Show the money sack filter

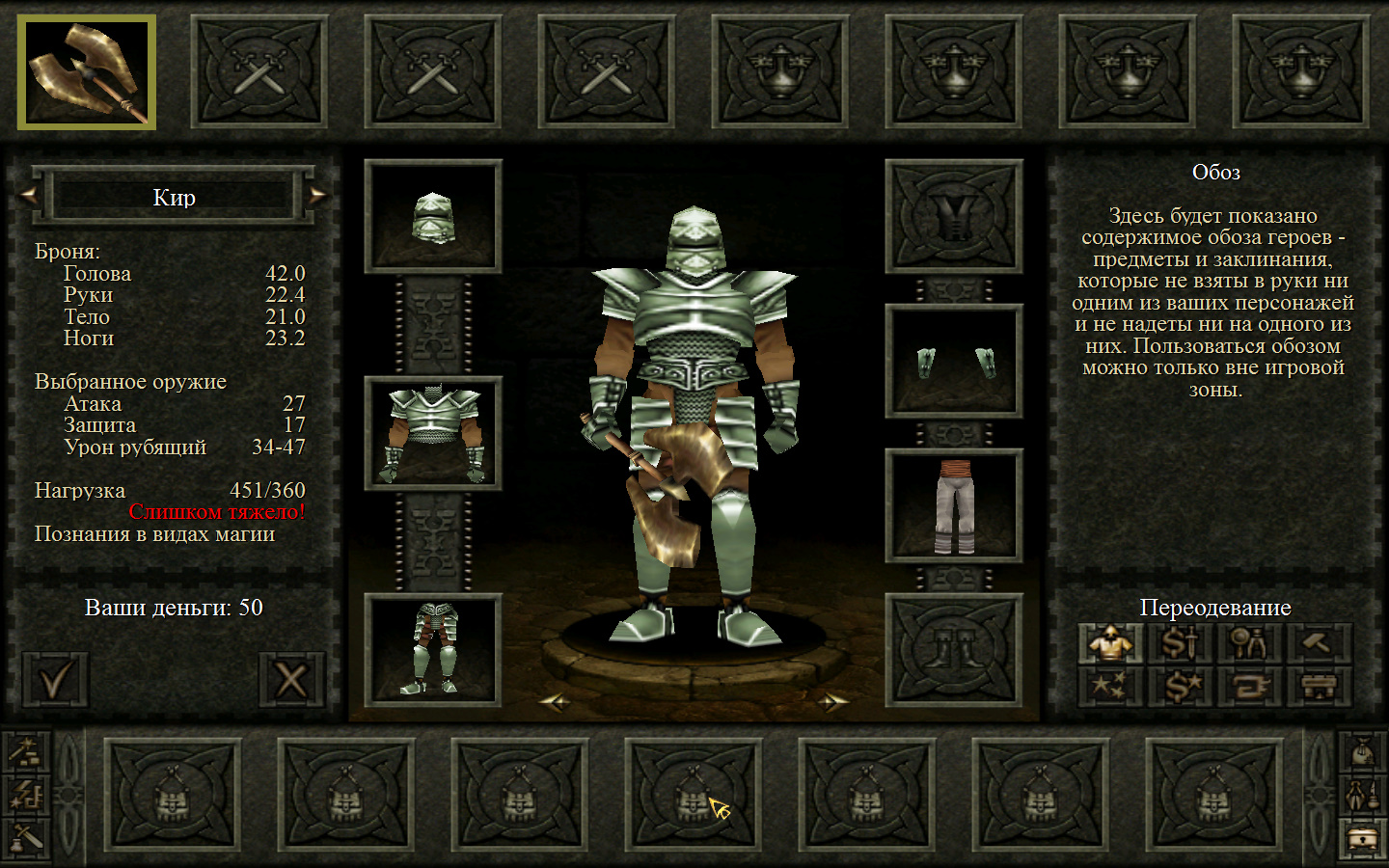pos(1362,749)
